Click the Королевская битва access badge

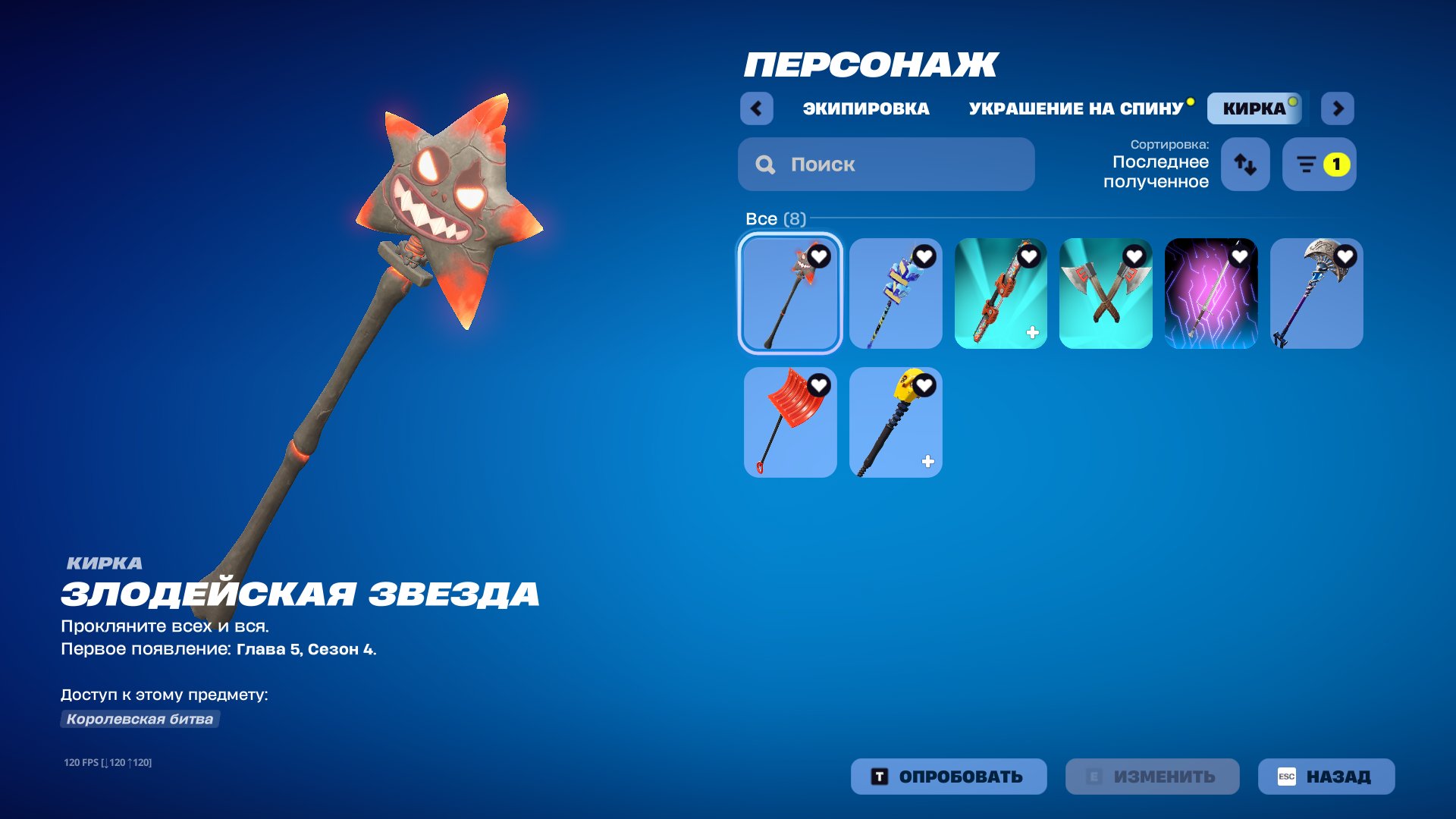coord(140,720)
